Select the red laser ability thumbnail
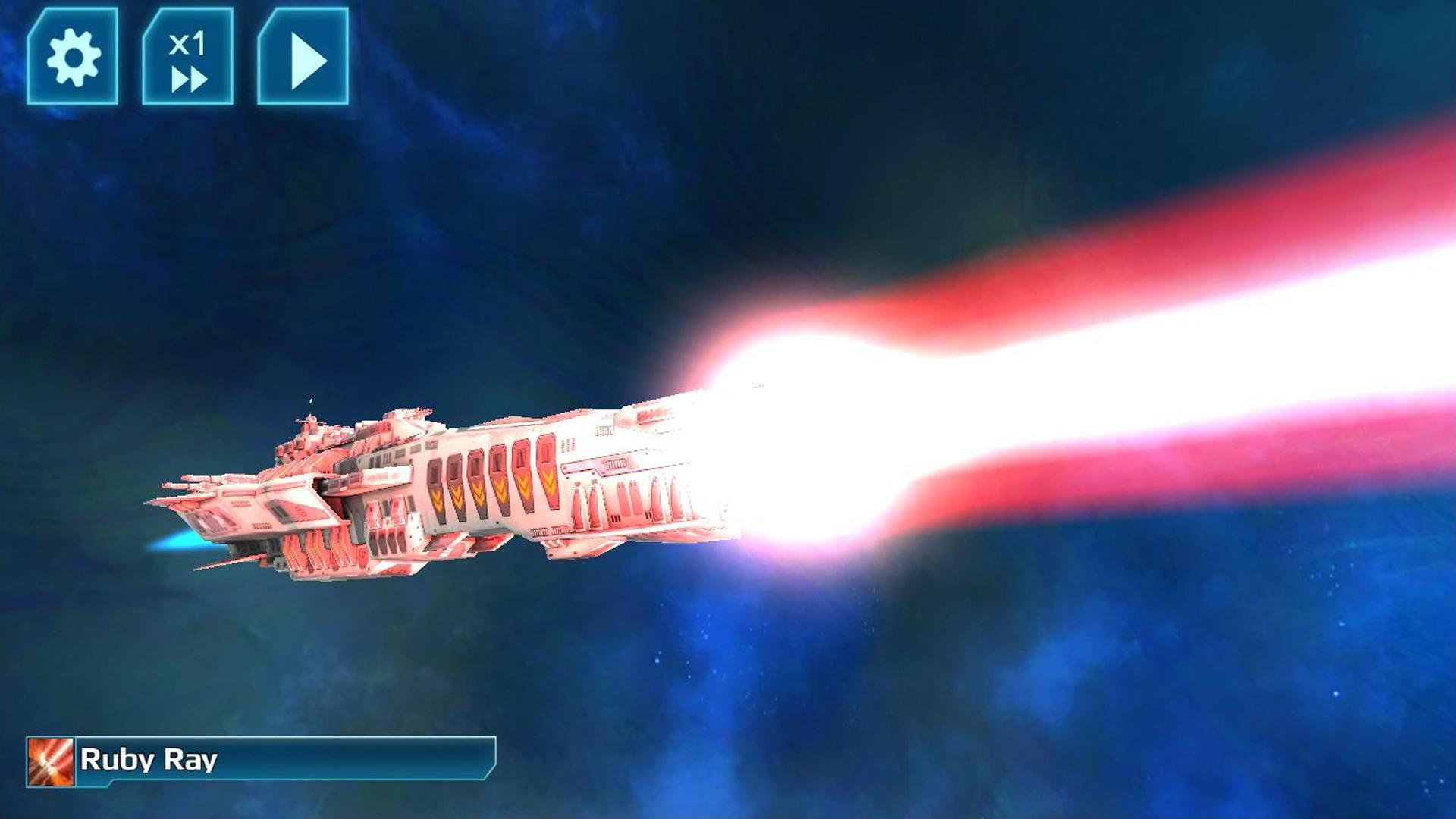The image size is (1456, 819). pyautogui.click(x=49, y=761)
